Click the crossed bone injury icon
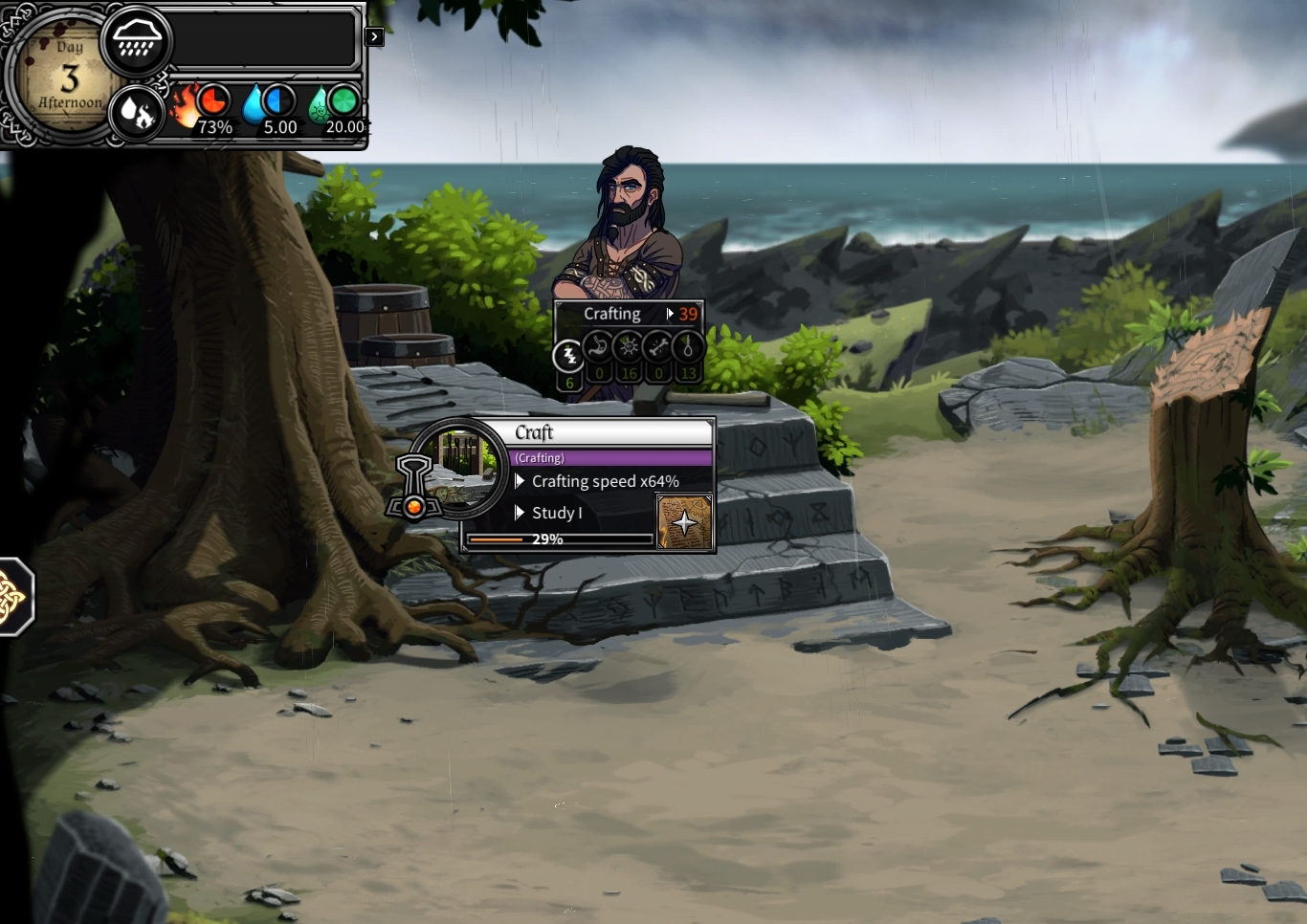The height and width of the screenshot is (924, 1307). click(657, 346)
